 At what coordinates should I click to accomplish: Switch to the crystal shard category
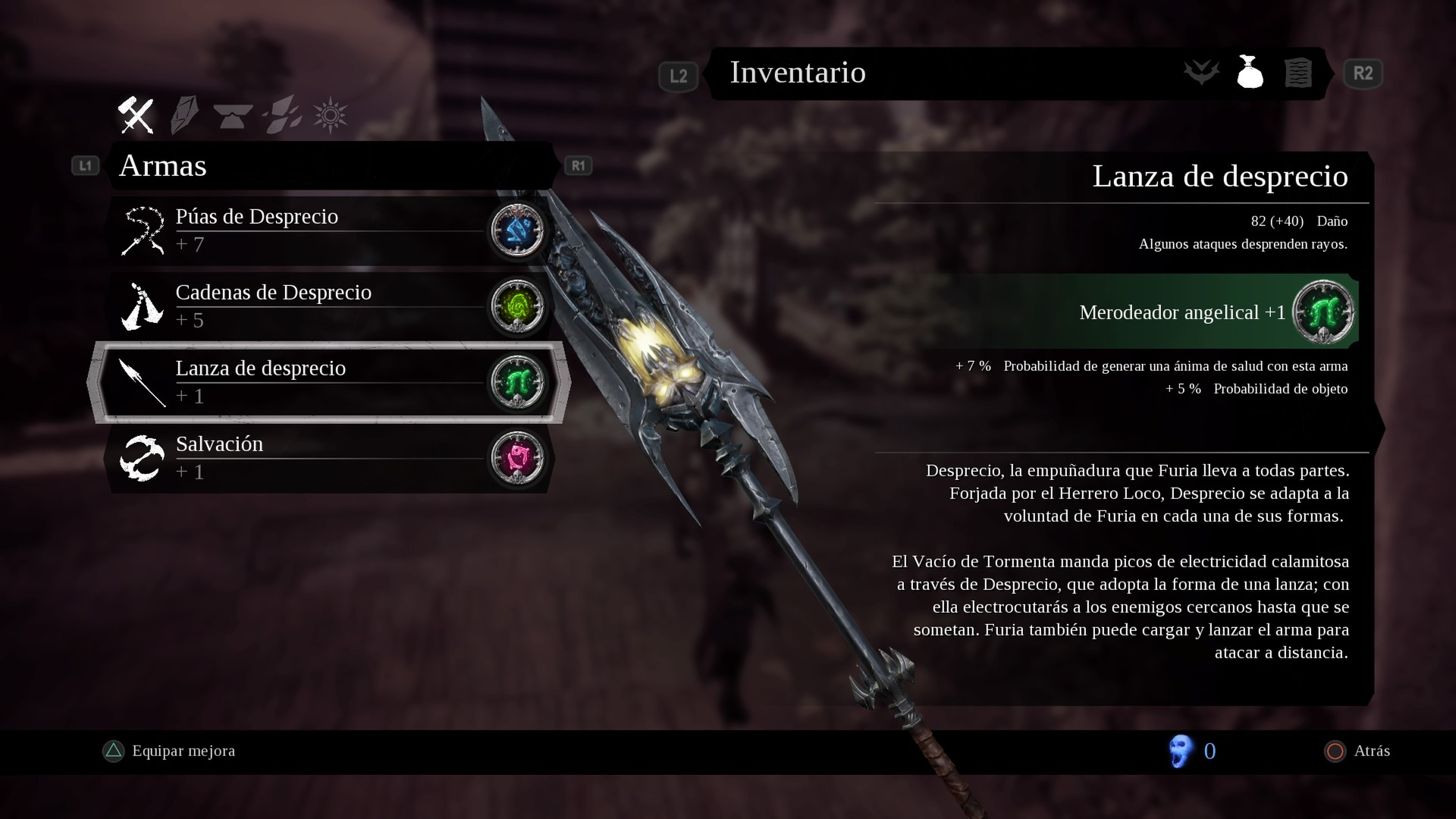pos(184,116)
